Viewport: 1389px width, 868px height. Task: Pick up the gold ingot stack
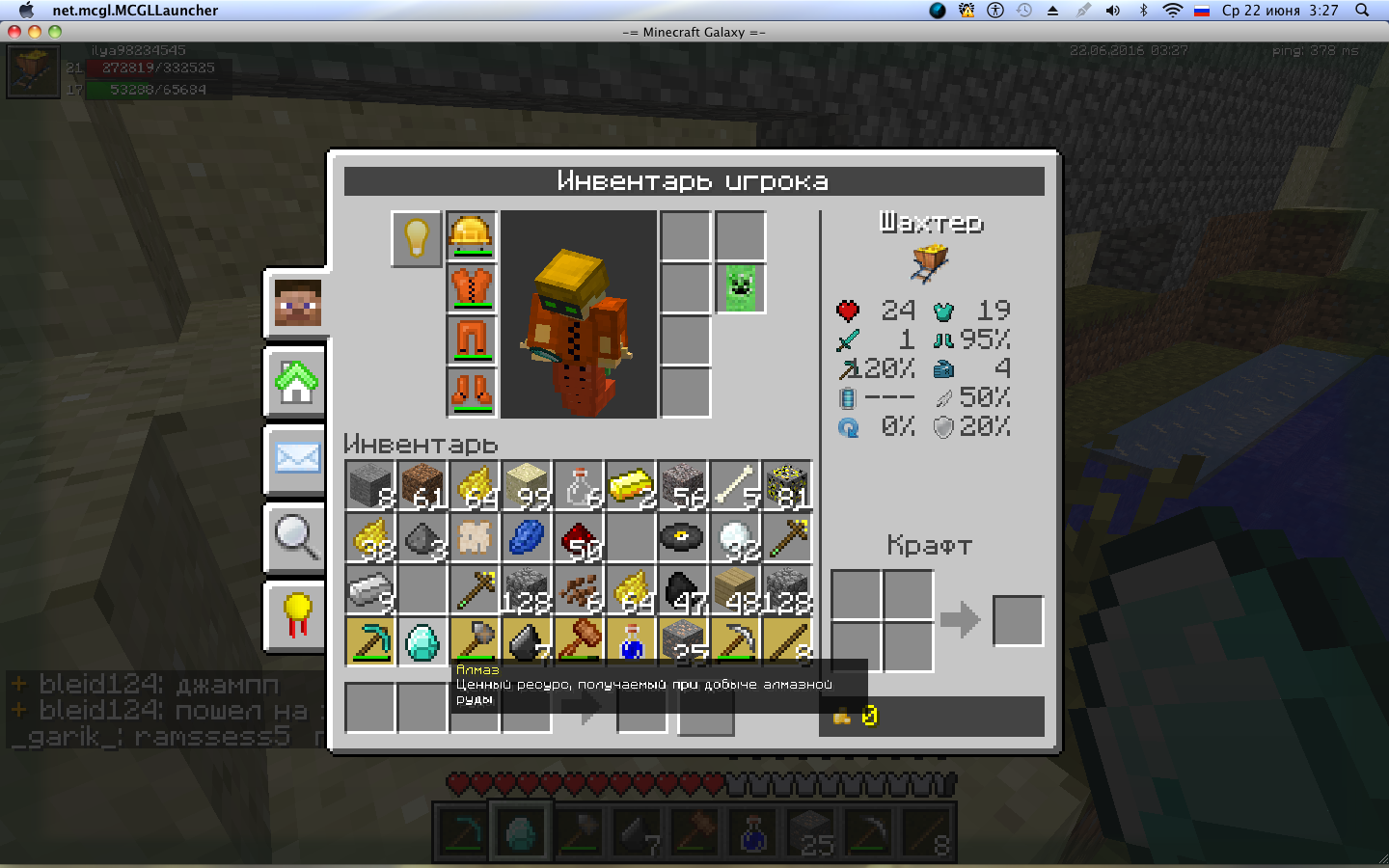pyautogui.click(x=631, y=485)
